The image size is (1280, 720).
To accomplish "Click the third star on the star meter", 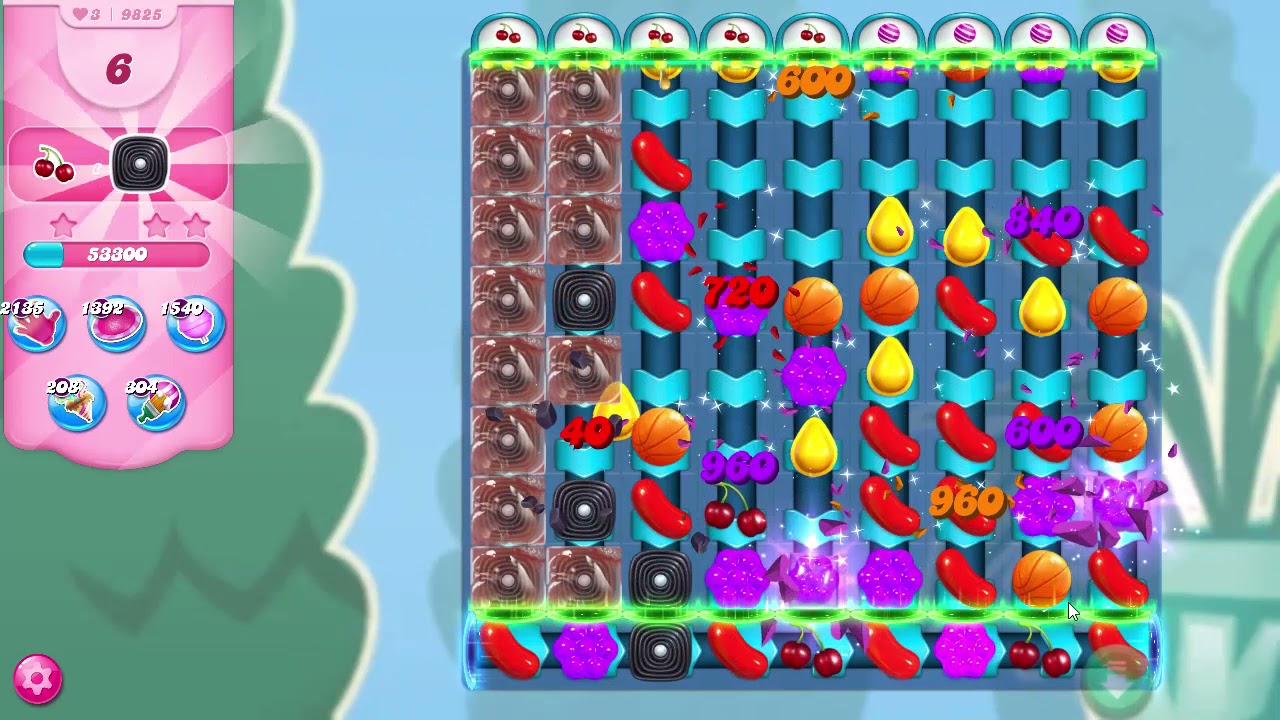I will click(x=197, y=227).
